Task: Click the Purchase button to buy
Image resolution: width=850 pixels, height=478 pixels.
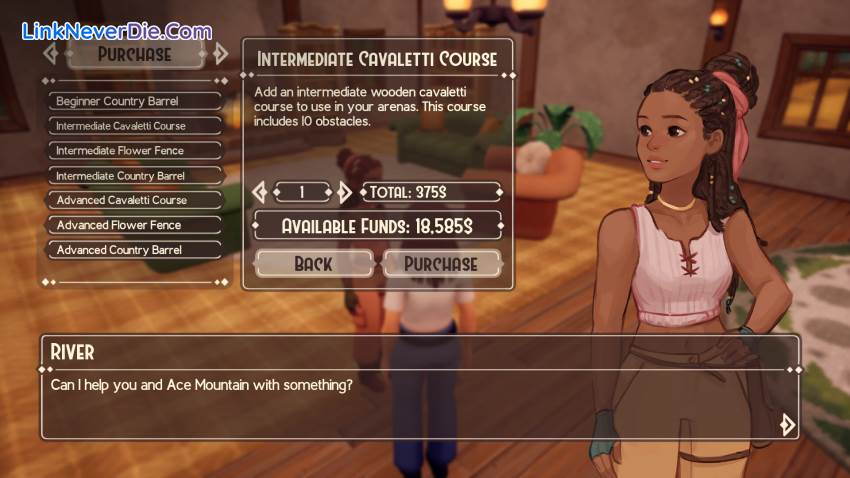Action: pos(440,264)
